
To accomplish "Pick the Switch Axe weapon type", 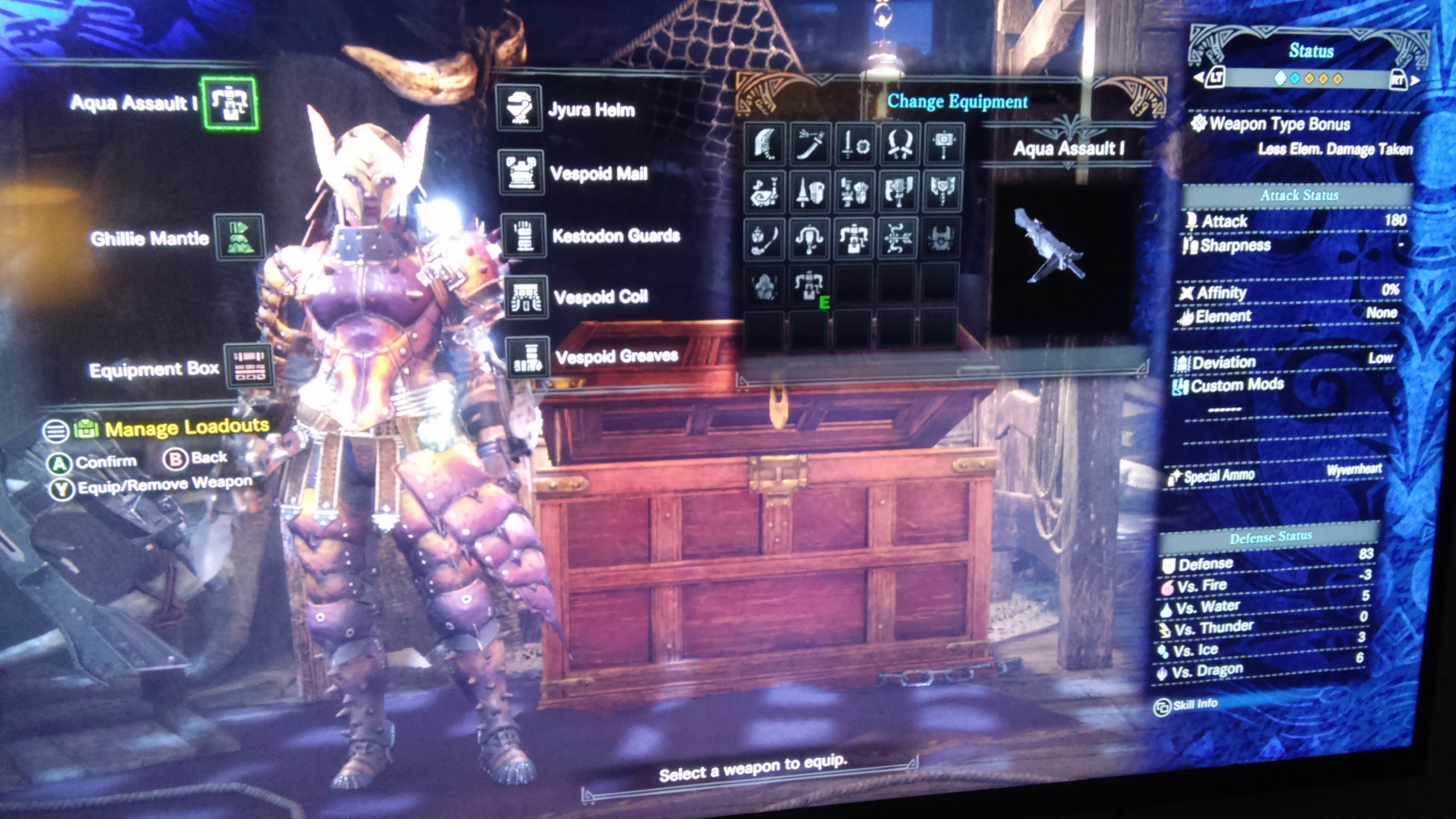I will point(899,191).
